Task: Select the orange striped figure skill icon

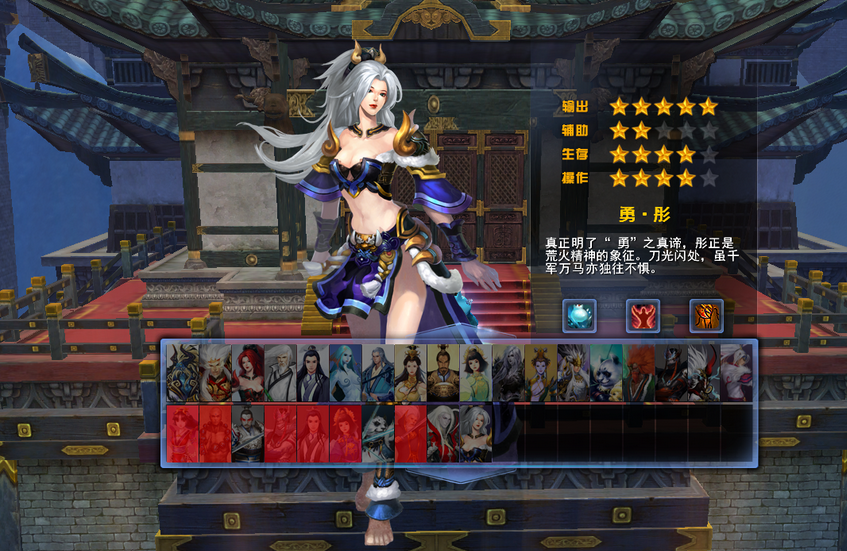Action: [x=706, y=315]
